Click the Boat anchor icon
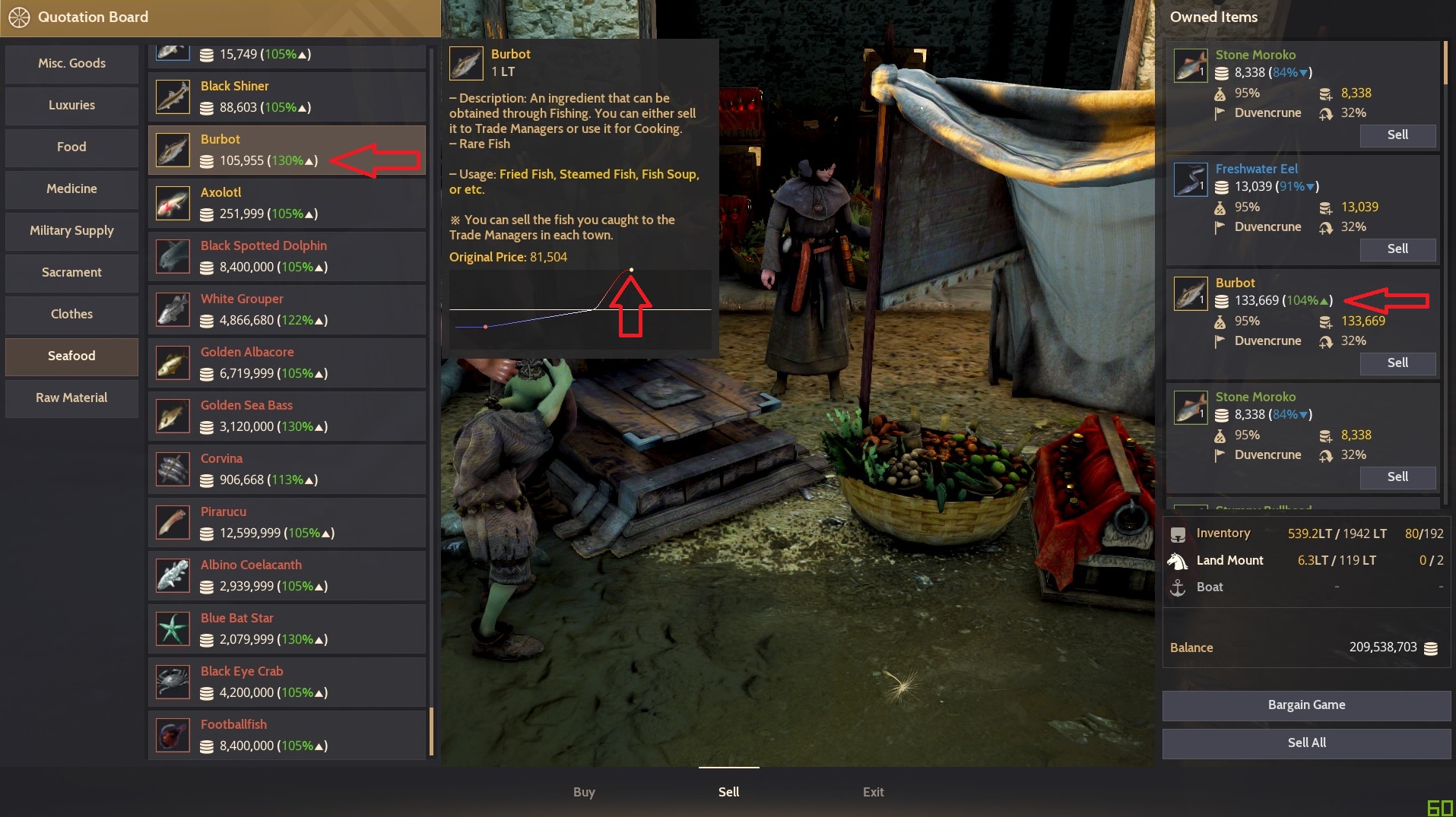Viewport: 1456px width, 817px height. click(1179, 587)
